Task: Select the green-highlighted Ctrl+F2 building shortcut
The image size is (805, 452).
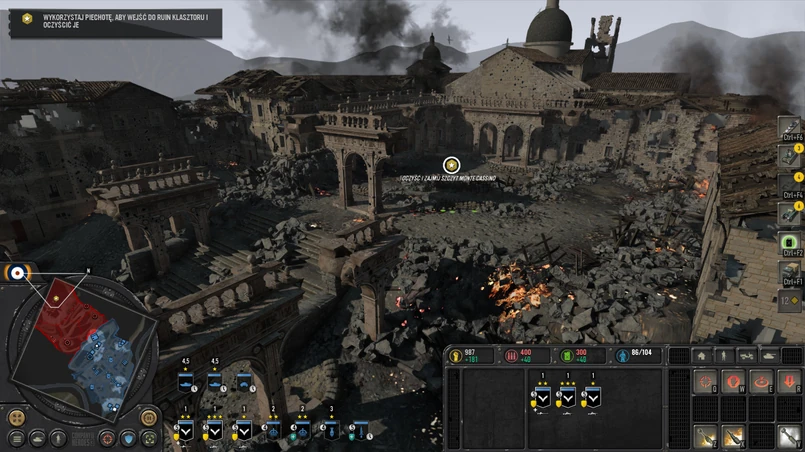Action: tap(790, 242)
